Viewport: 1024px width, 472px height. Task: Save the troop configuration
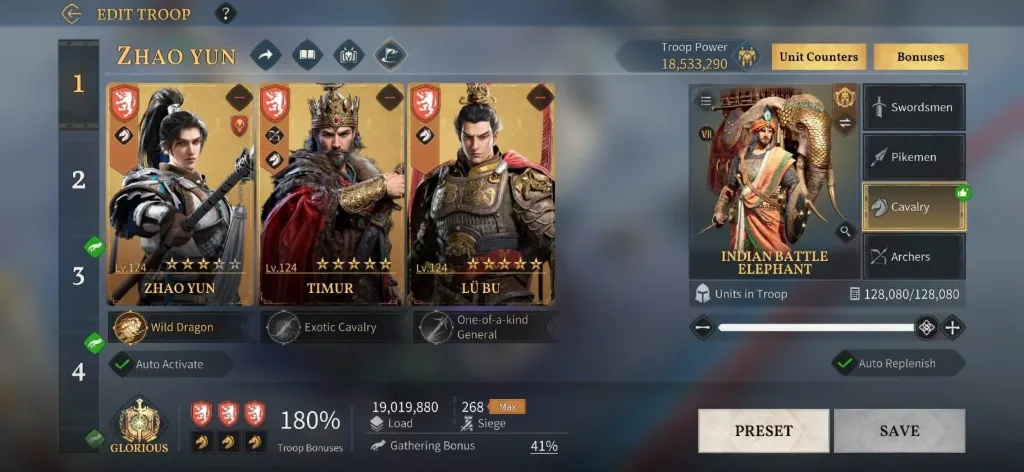tap(899, 431)
